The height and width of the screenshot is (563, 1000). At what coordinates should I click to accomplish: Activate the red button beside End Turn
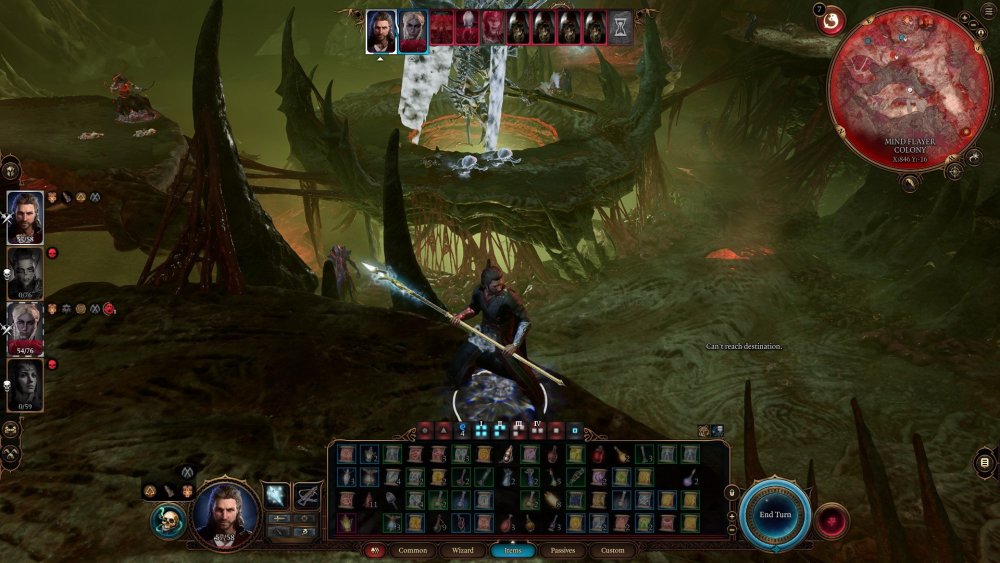point(831,521)
